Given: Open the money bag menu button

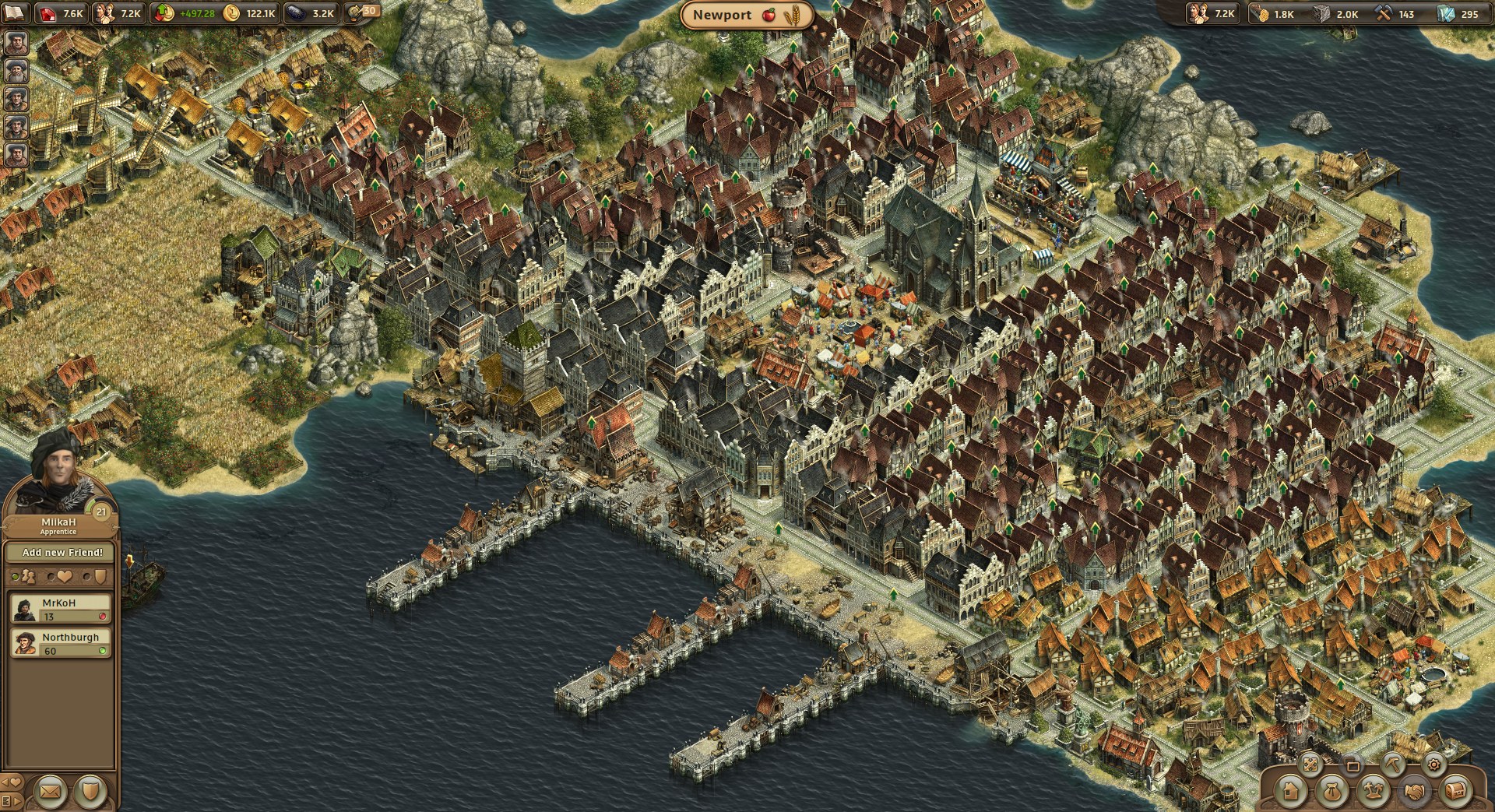Looking at the screenshot, I should tap(1331, 792).
